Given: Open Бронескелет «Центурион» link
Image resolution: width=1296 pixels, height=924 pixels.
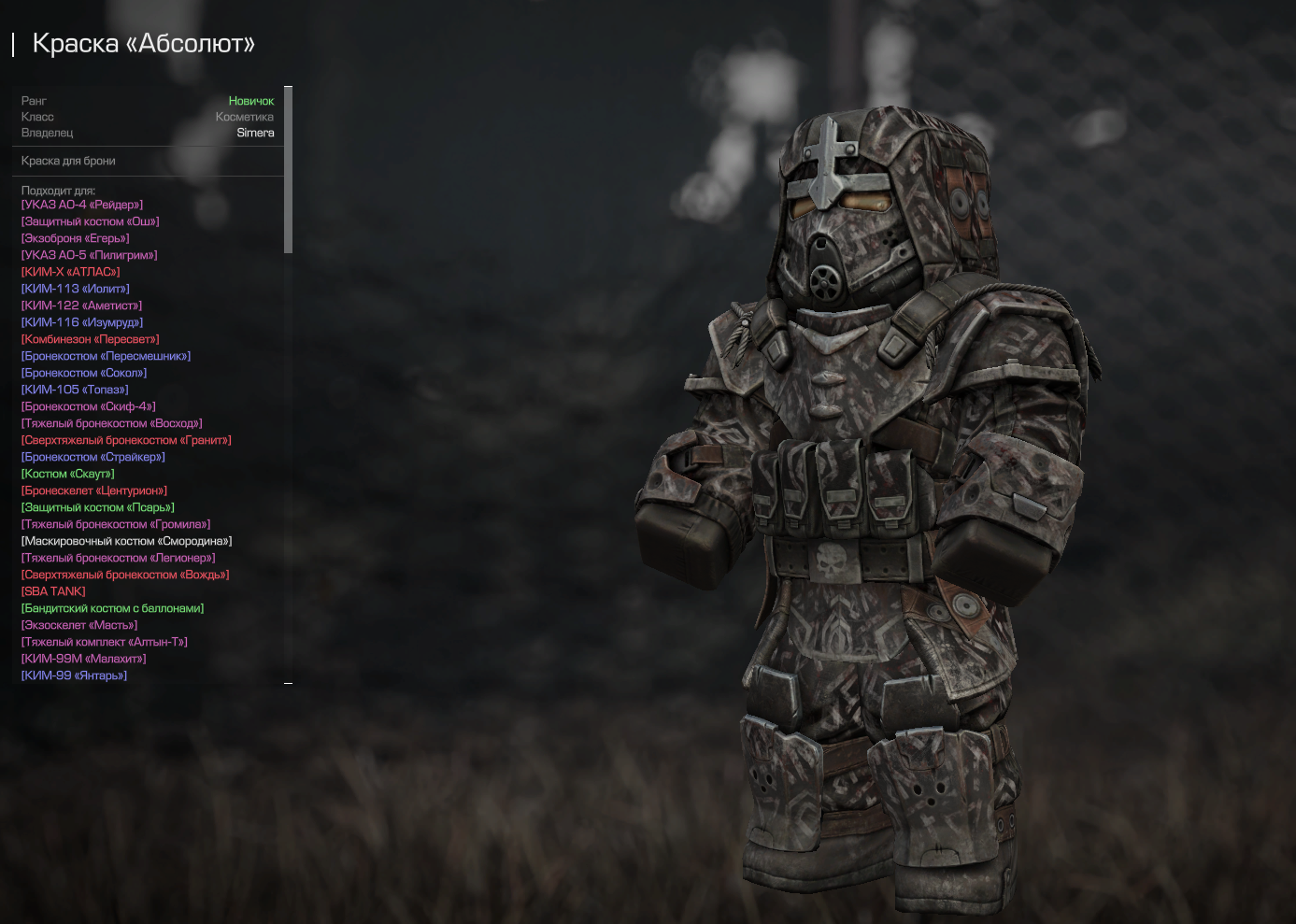Looking at the screenshot, I should pos(94,490).
